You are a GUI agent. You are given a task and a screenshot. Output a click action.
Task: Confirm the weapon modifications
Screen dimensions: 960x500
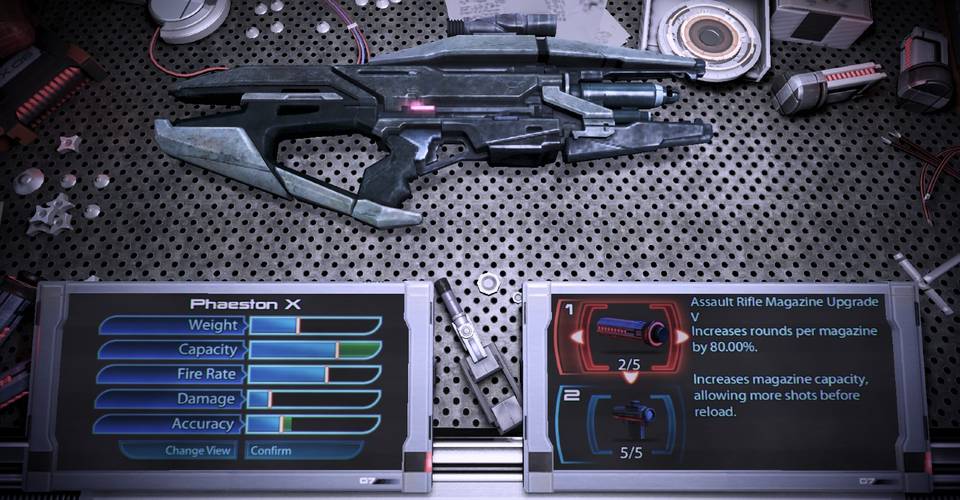(272, 450)
